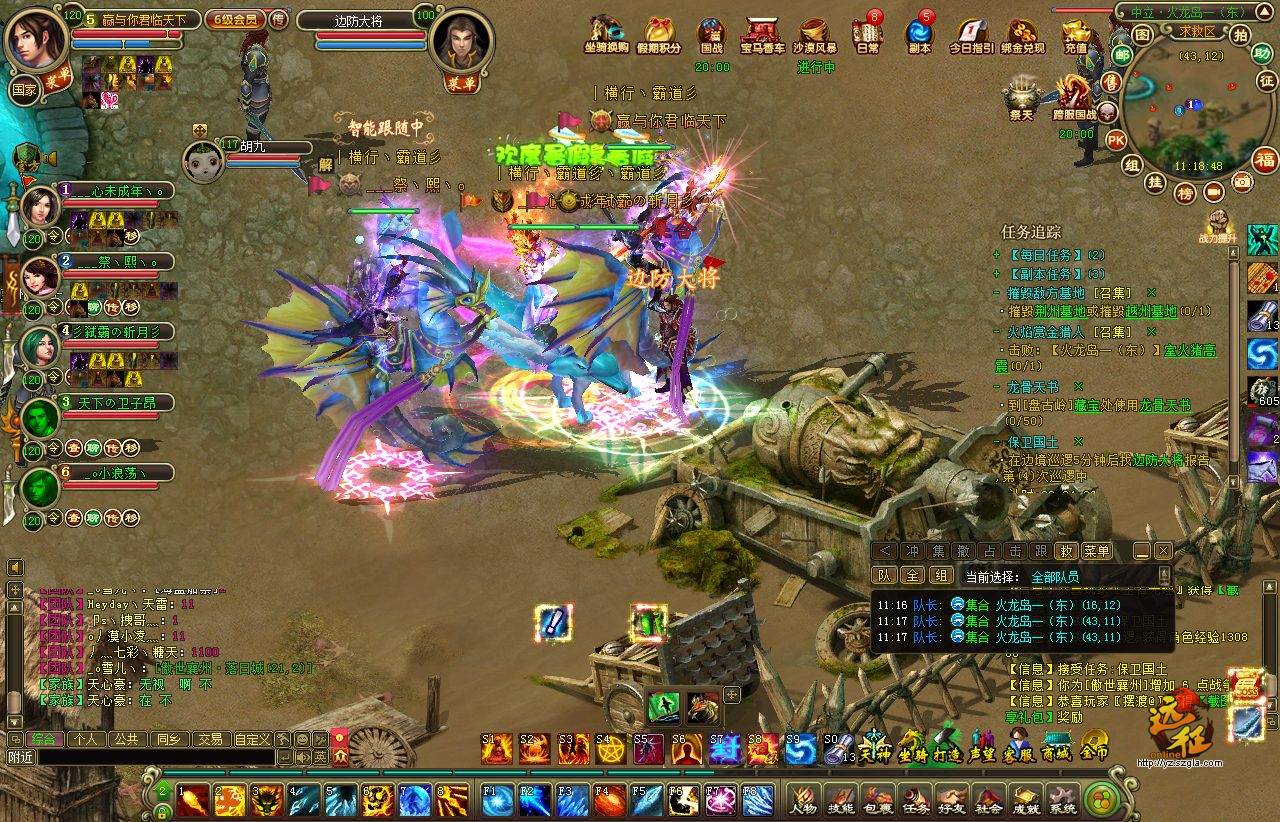Select party member 天下の卫子昂
Viewport: 1280px width, 822px height.
pos(110,402)
